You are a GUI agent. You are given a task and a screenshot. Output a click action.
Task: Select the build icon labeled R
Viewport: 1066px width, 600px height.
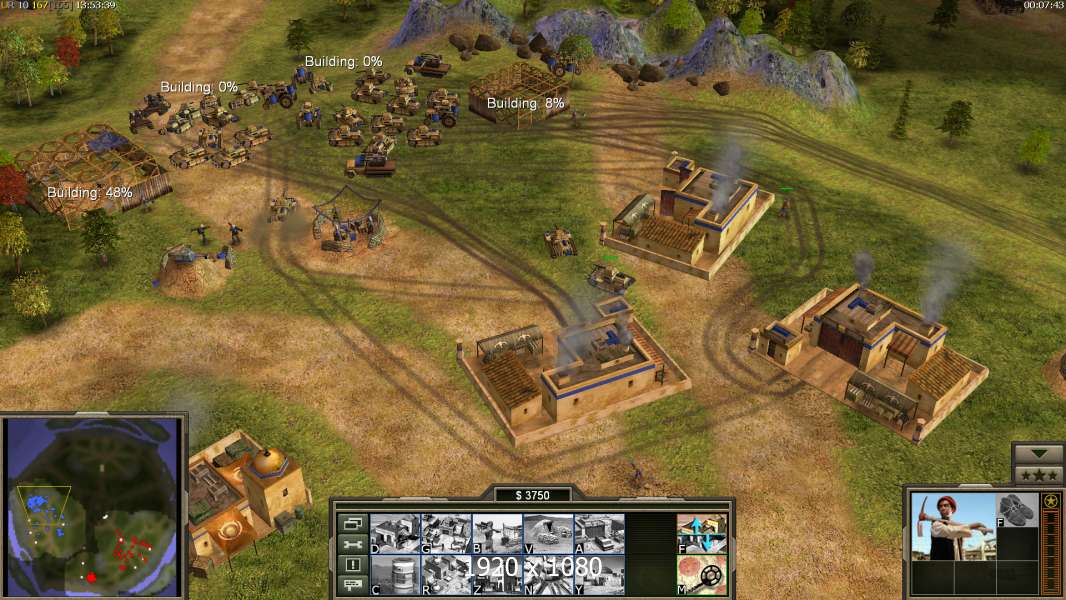(x=446, y=574)
